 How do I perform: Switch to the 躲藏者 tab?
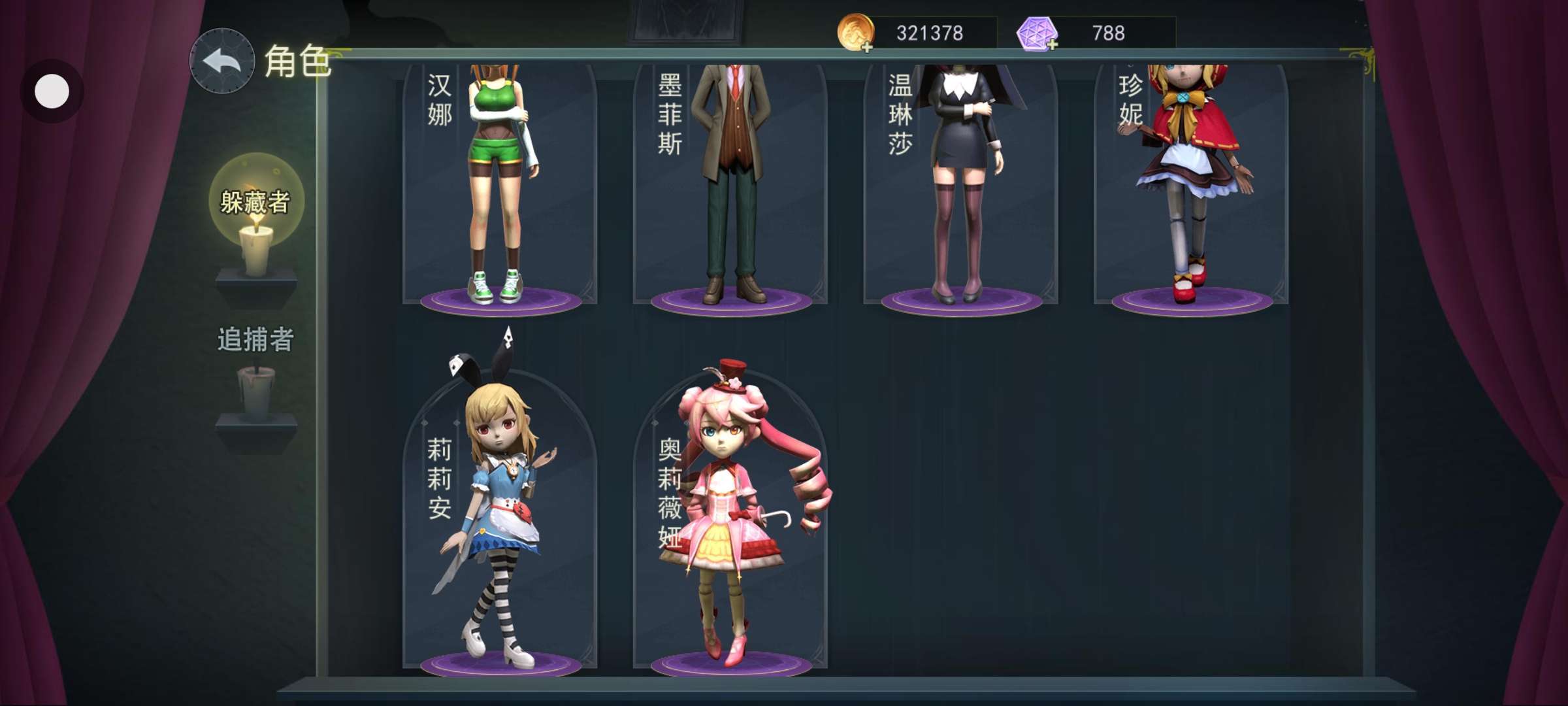[x=255, y=203]
